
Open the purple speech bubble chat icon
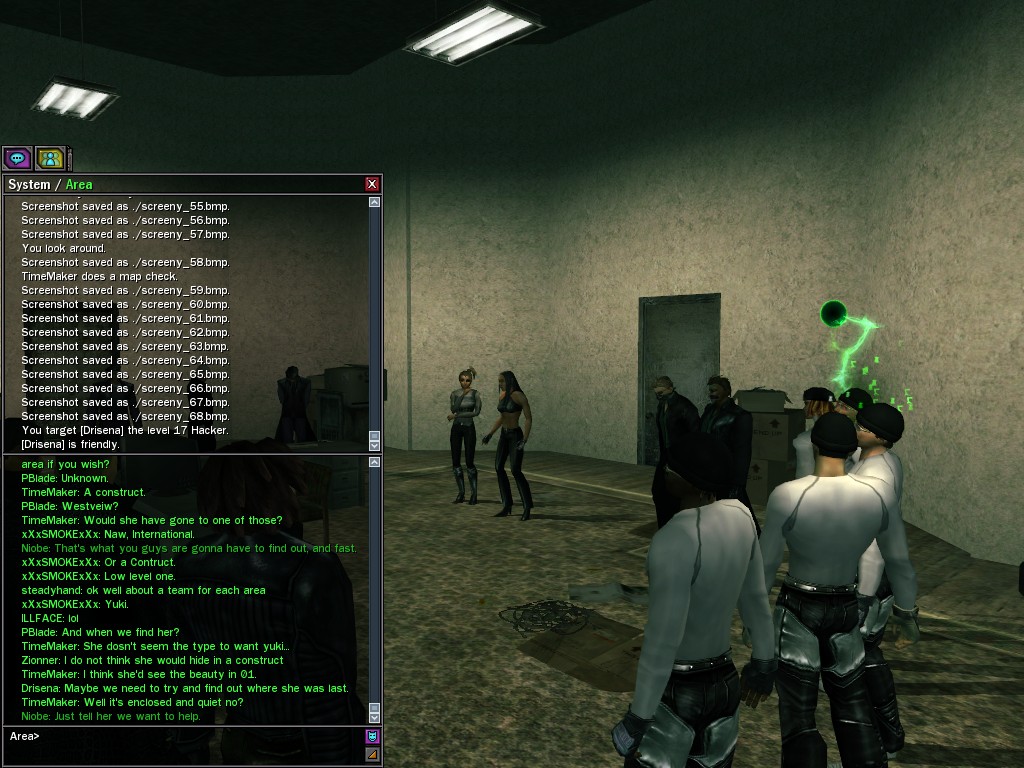(17, 158)
